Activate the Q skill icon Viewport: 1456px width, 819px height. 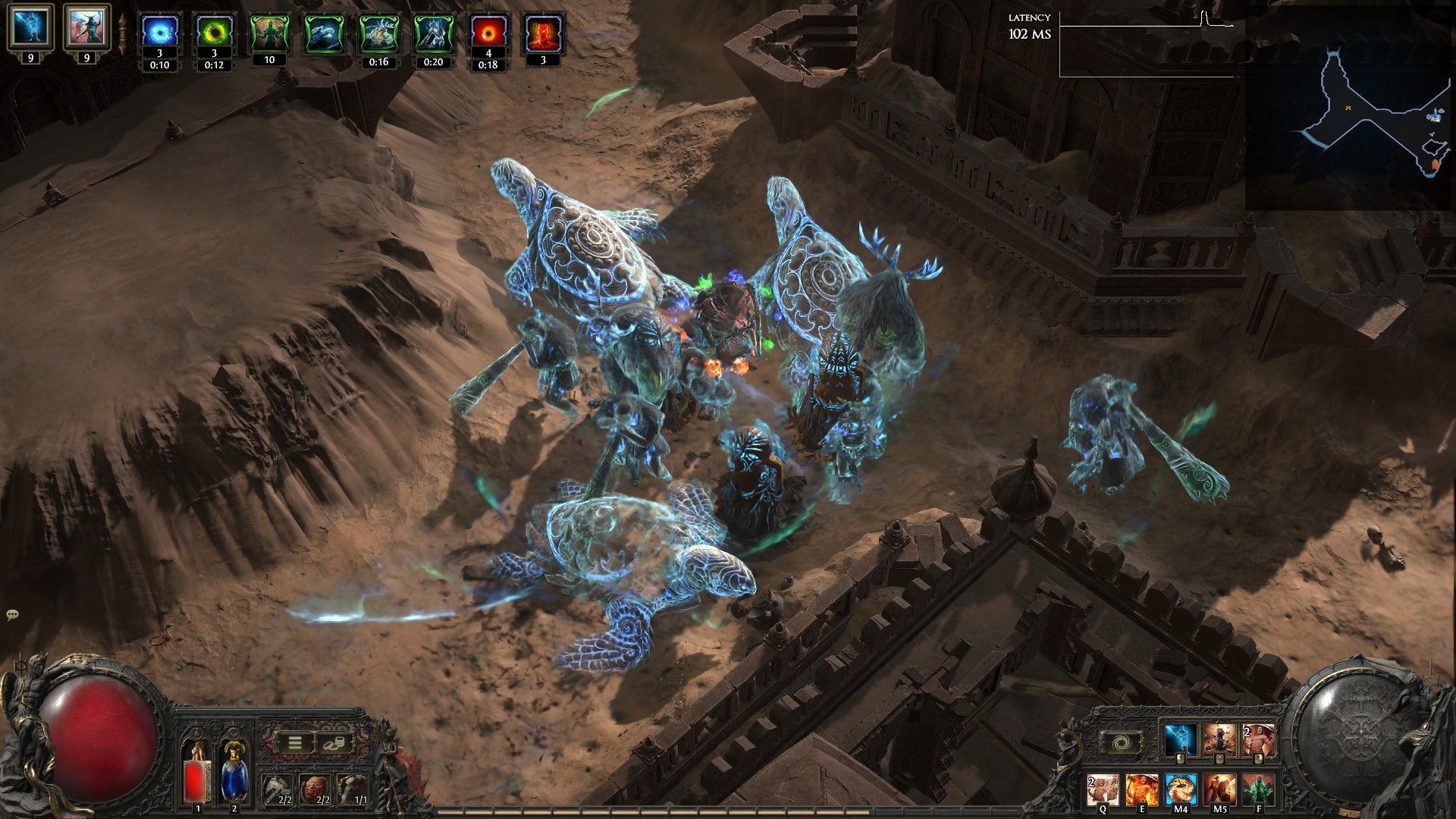(1103, 789)
